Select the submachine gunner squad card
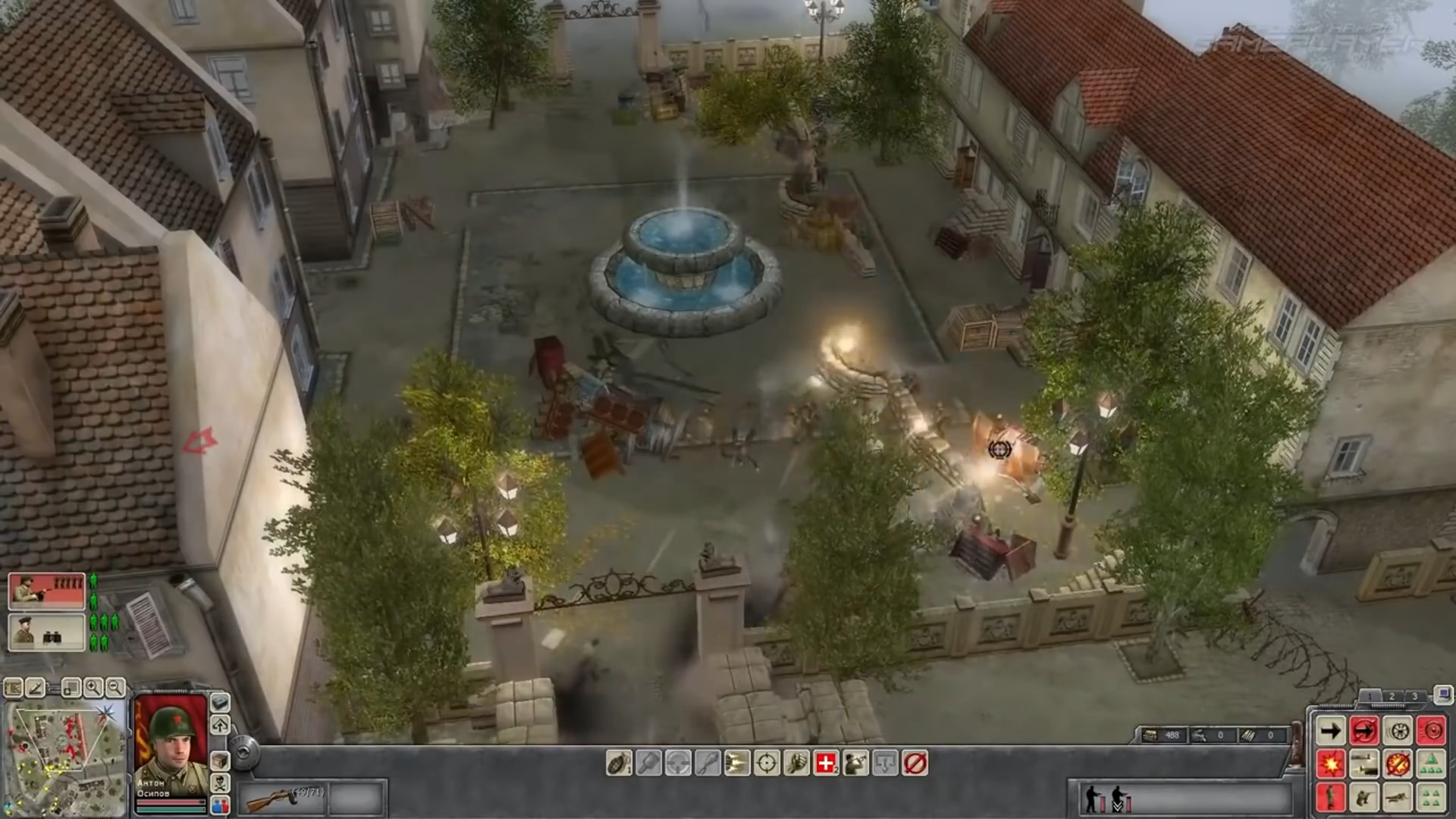This screenshot has width=1456, height=819. 46,591
